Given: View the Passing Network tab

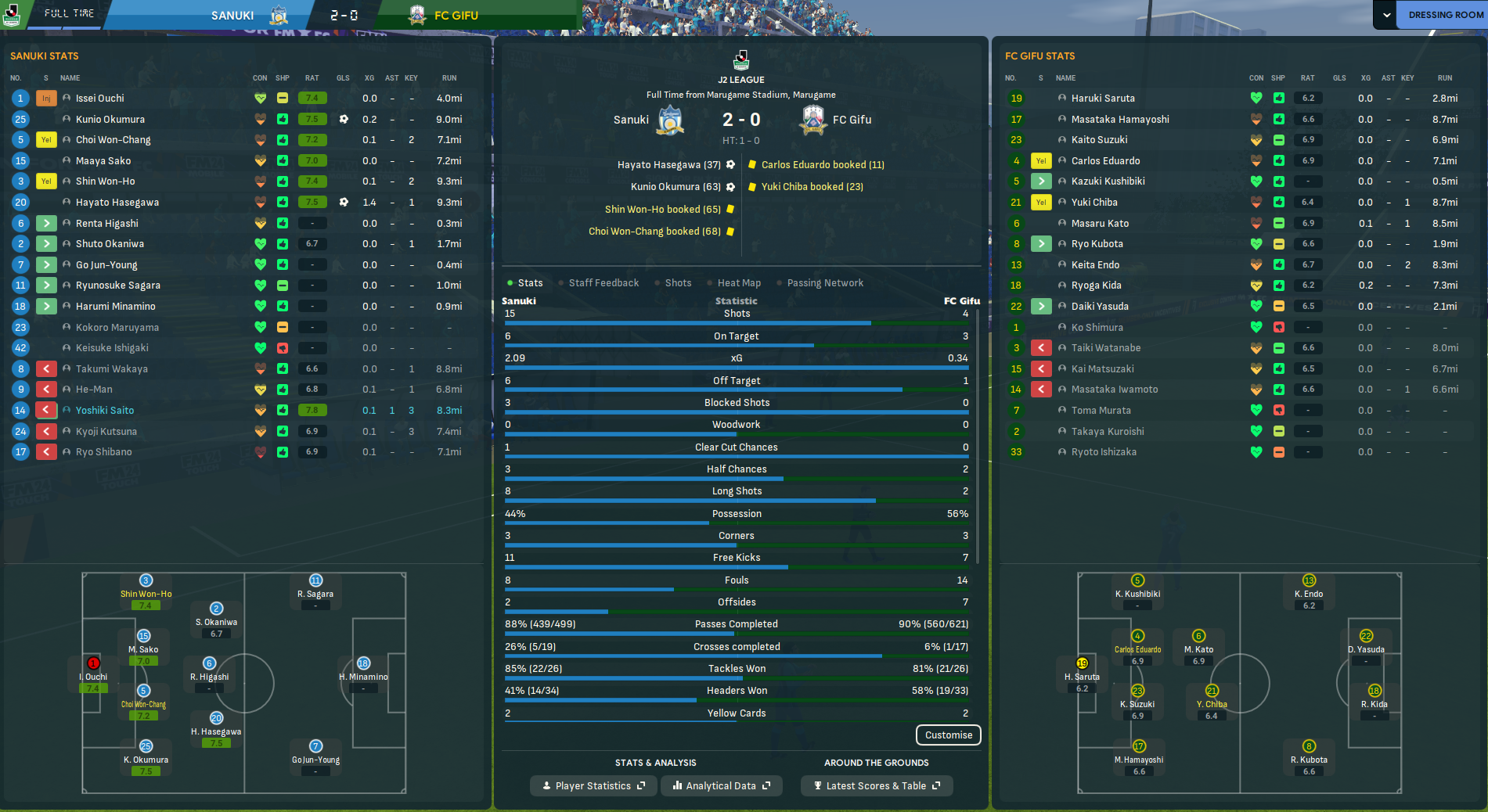Looking at the screenshot, I should 824,283.
